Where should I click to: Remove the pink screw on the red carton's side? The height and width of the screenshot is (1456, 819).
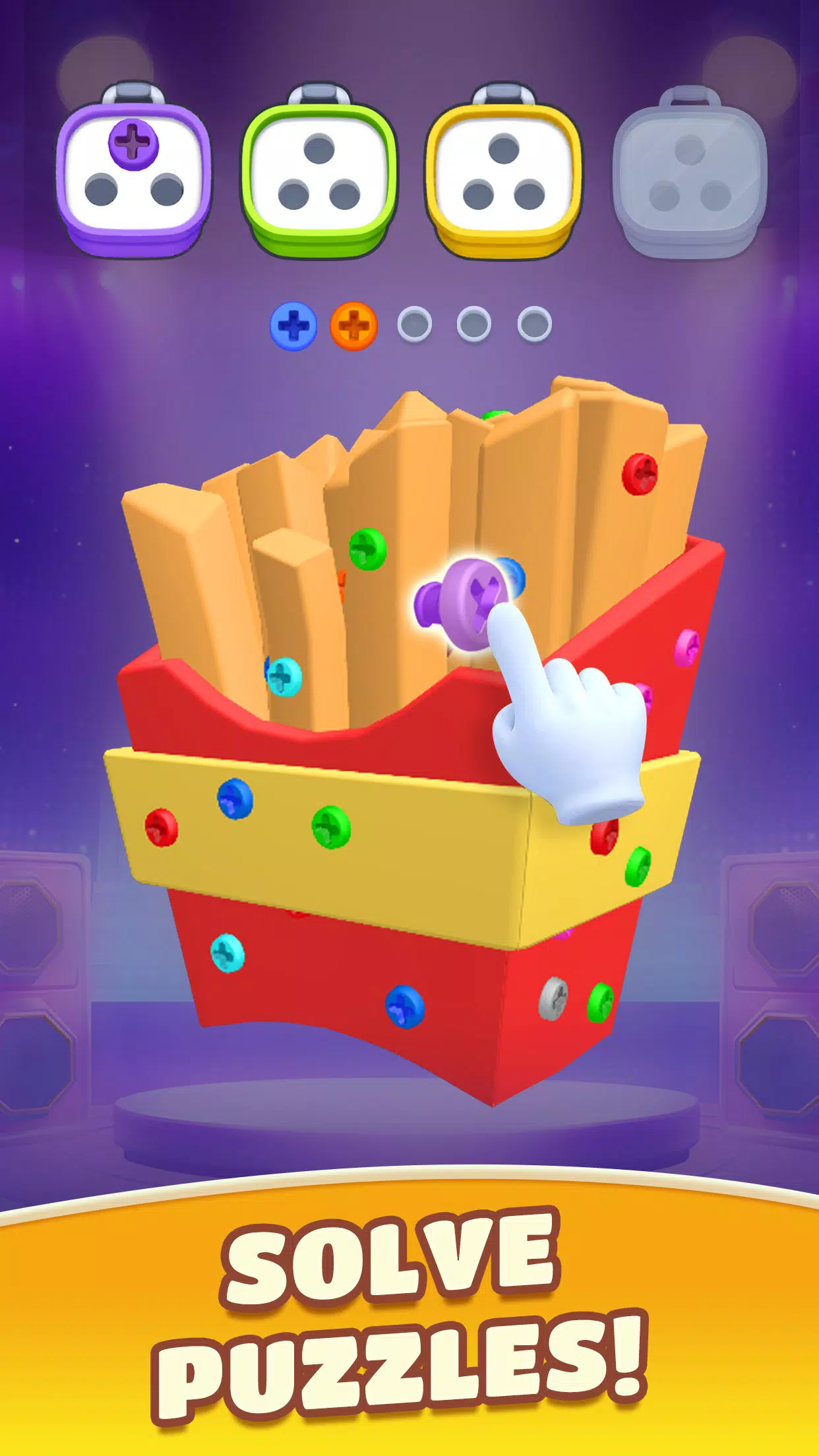(x=686, y=647)
